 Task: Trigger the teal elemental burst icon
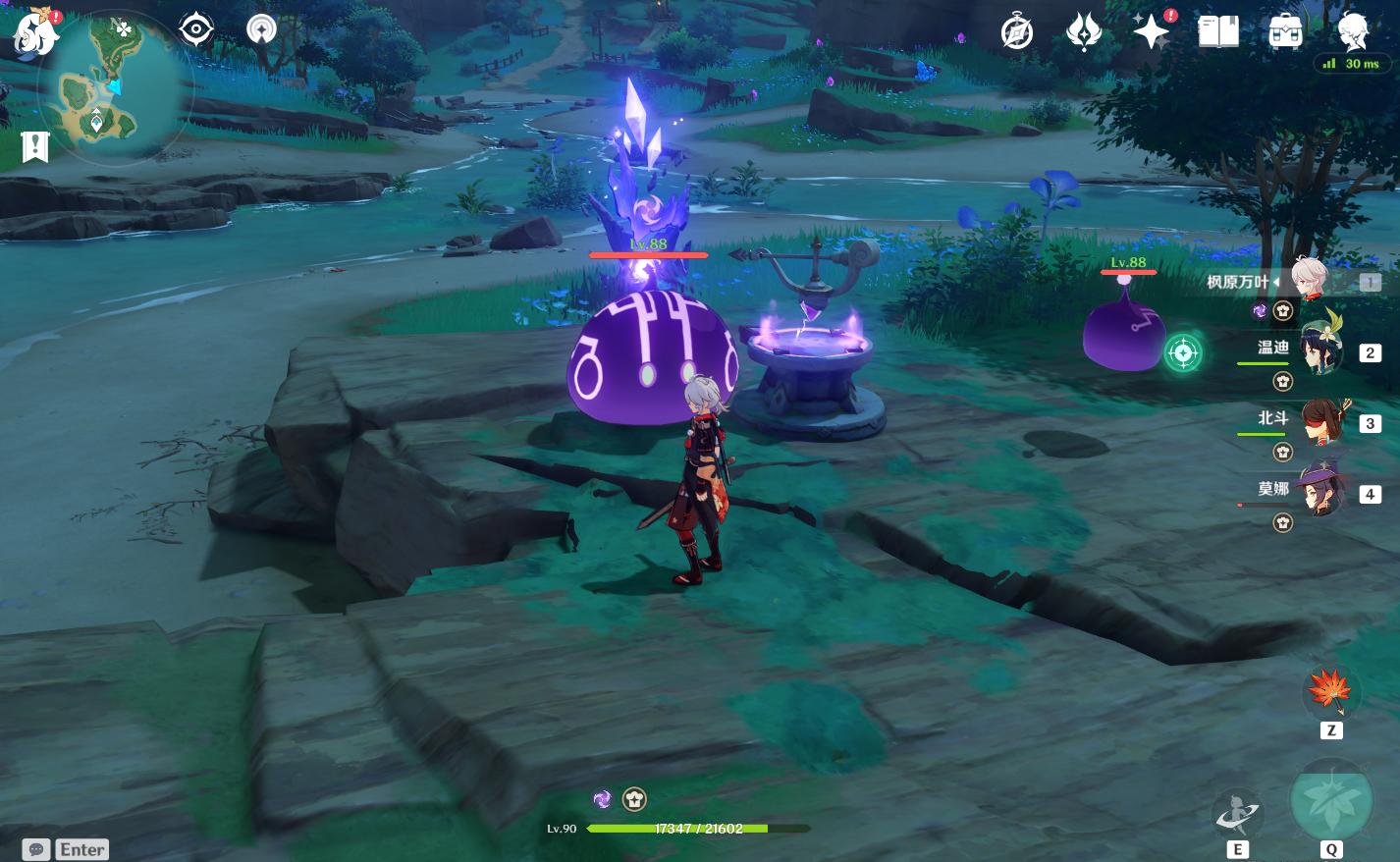click(1330, 801)
